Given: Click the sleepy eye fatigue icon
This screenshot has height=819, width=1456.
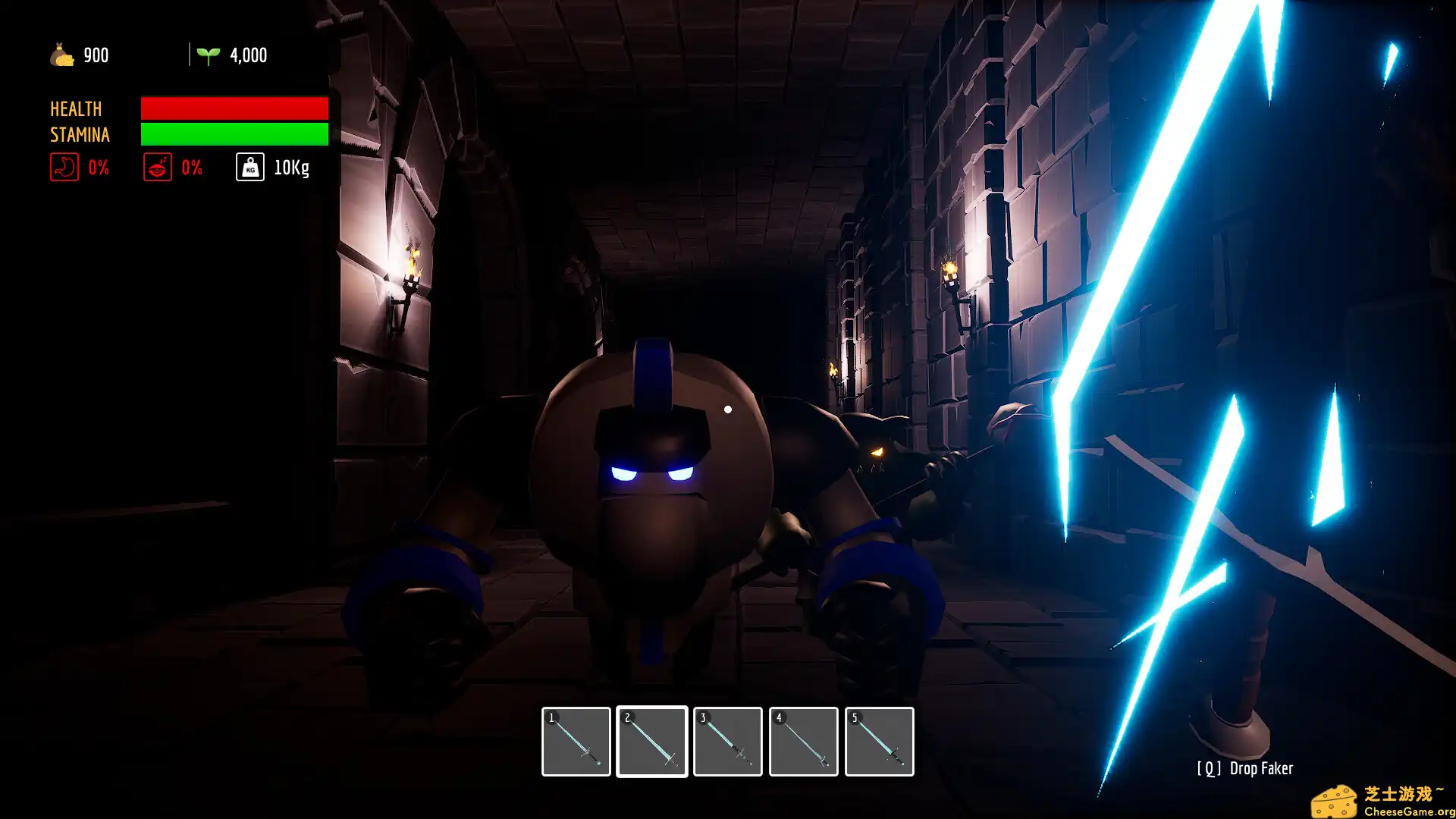Looking at the screenshot, I should (158, 168).
